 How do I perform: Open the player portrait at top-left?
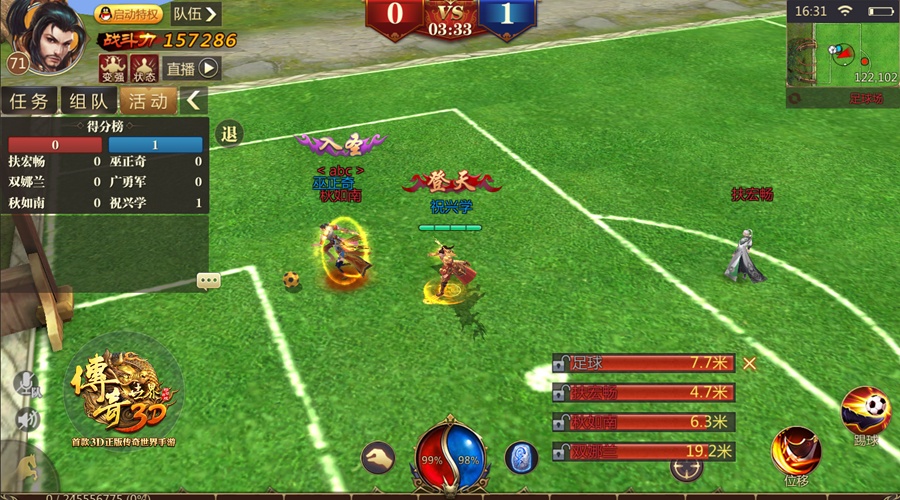(45, 37)
